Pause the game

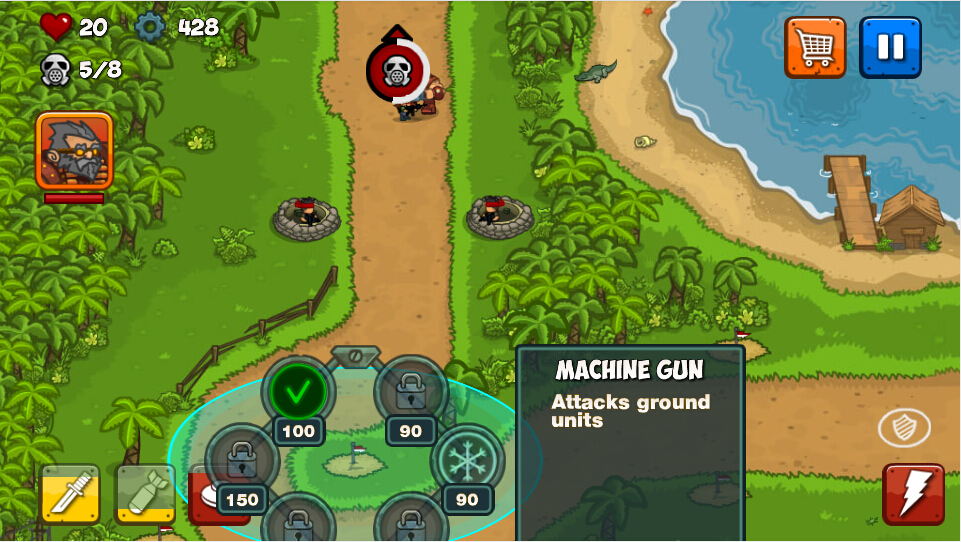(890, 47)
